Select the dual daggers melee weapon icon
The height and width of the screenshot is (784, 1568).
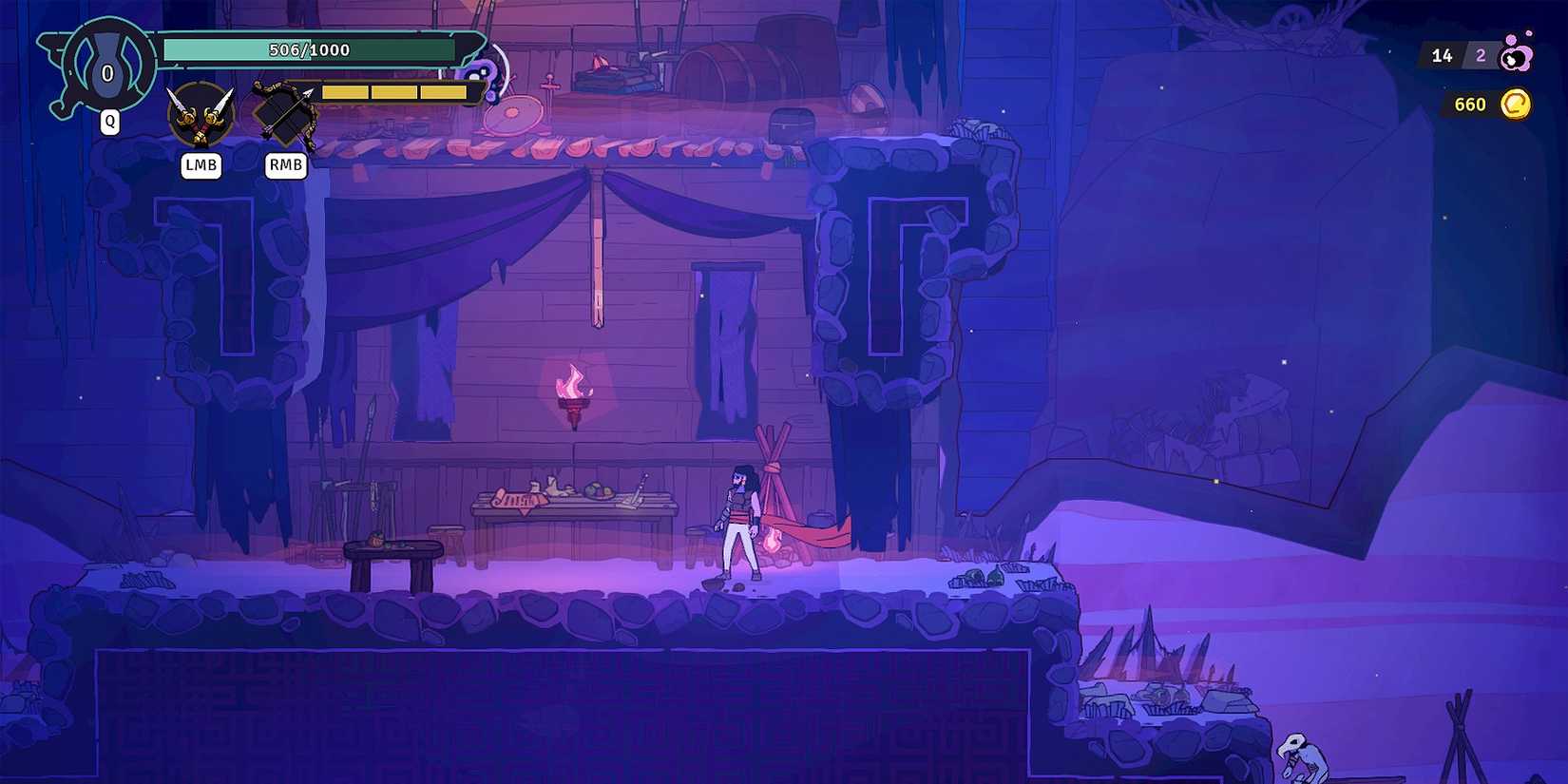pyautogui.click(x=201, y=114)
